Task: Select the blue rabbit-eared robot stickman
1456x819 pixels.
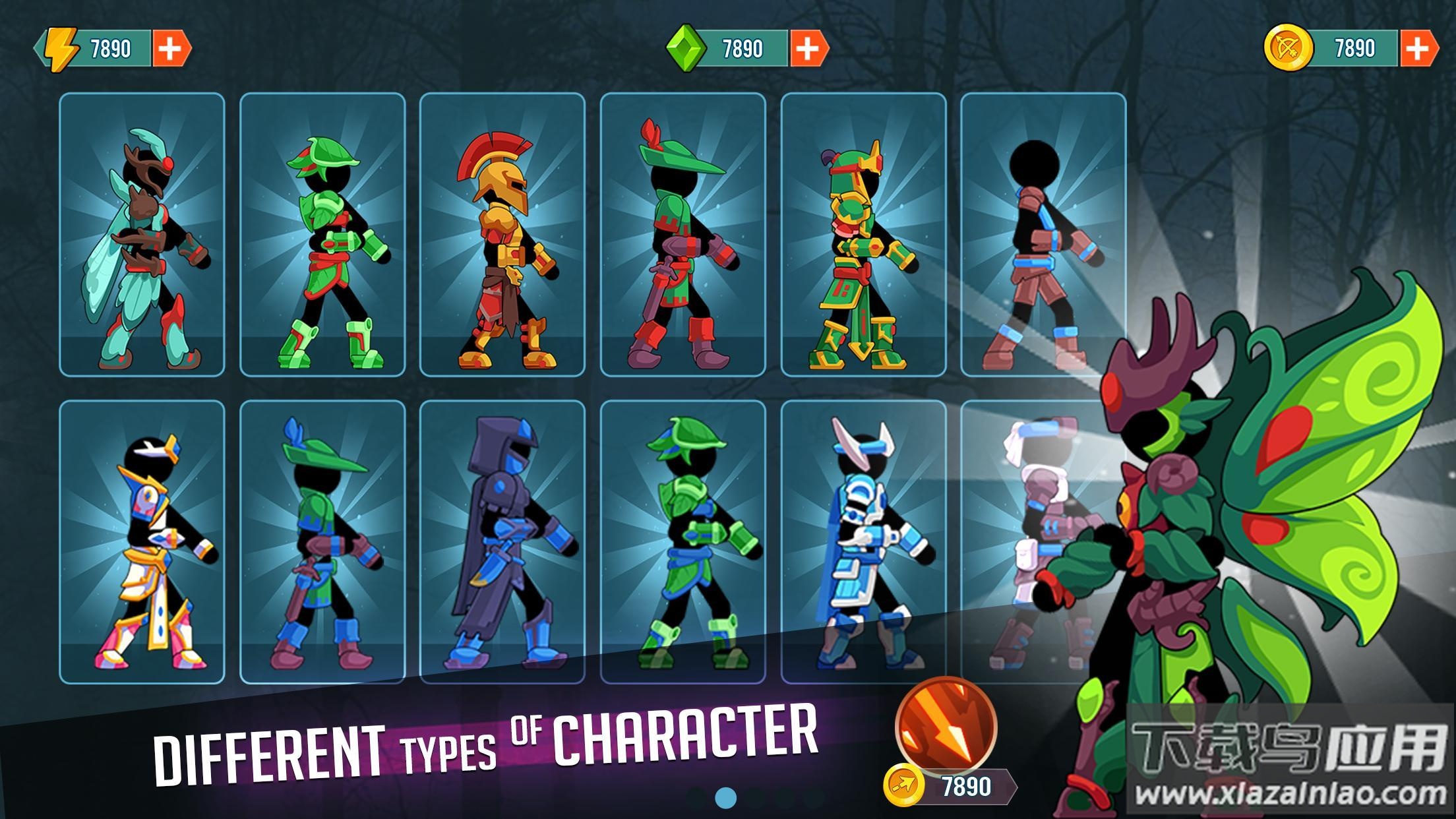Action: (863, 542)
